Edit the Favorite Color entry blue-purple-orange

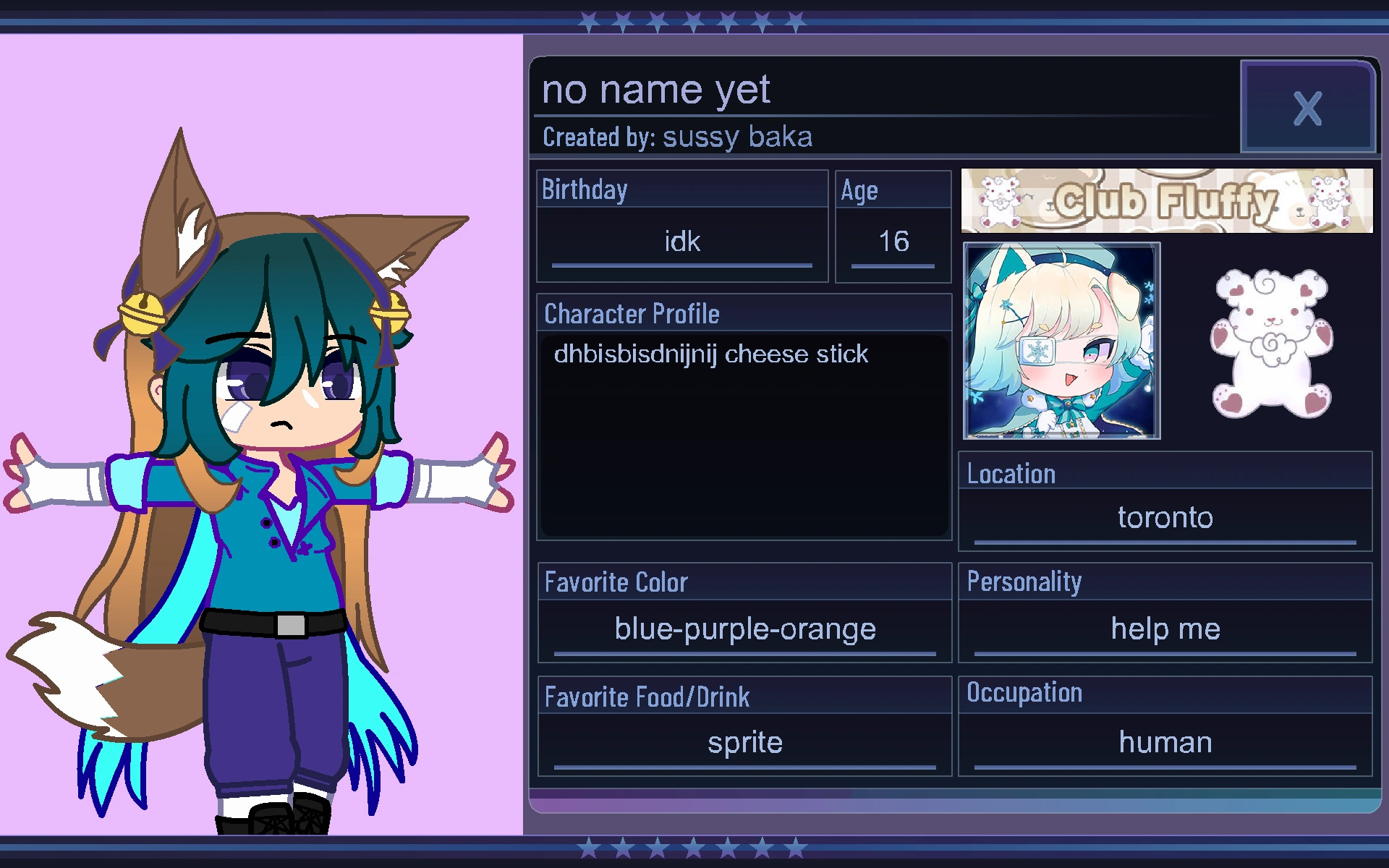point(744,629)
